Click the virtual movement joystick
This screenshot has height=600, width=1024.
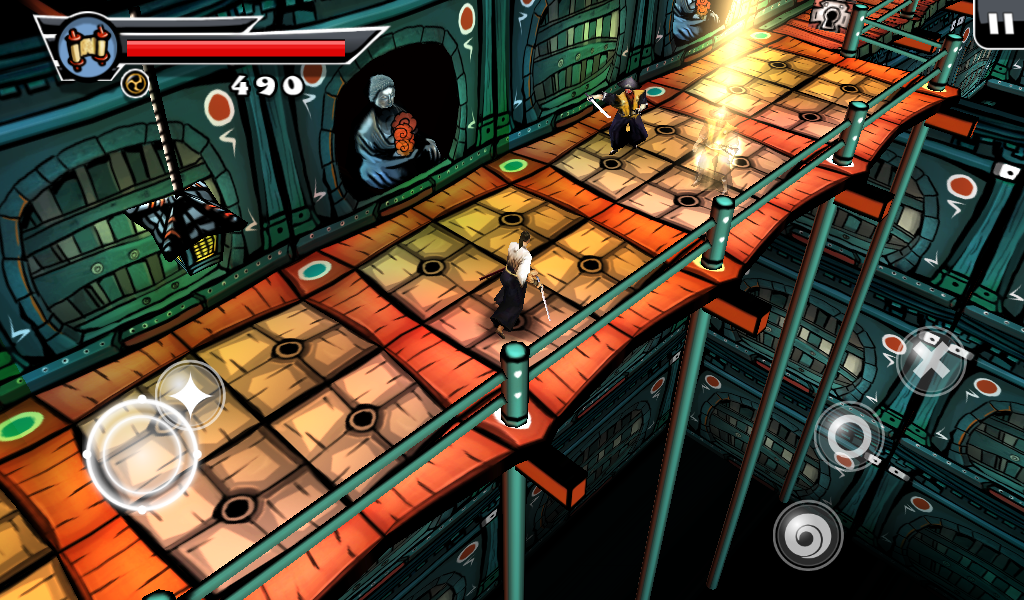[x=142, y=454]
